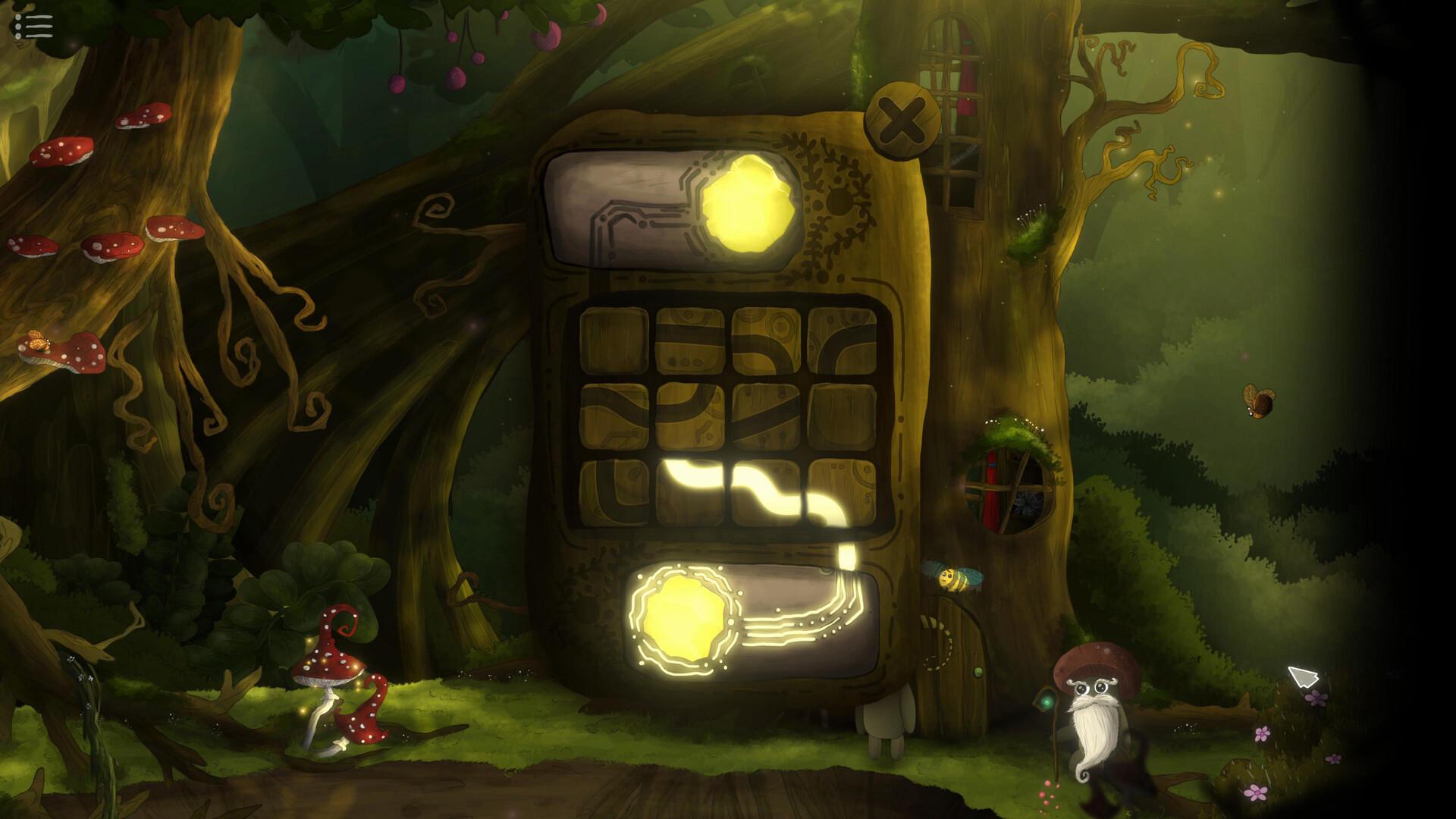Click the bottom-right corner puzzle tile
Screen dimensions: 1456x819
pyautogui.click(x=842, y=493)
